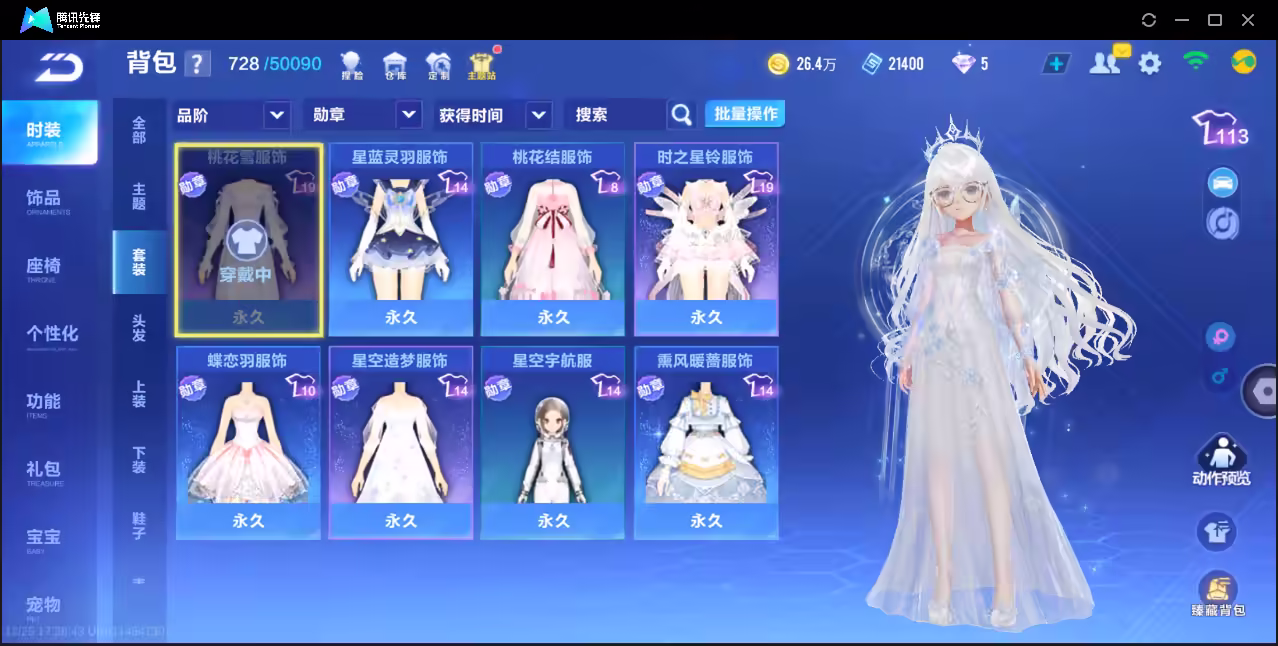
Task: Open the 主题 sub-category
Action: 139,196
